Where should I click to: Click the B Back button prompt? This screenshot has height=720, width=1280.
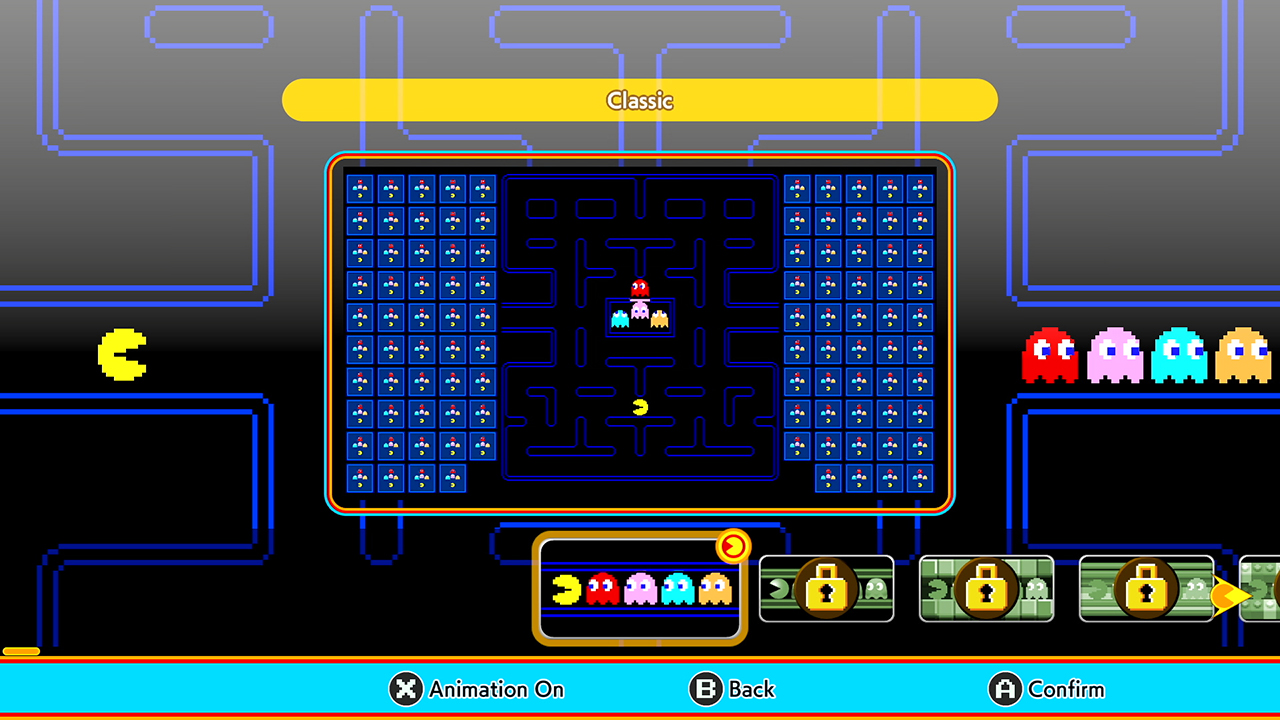tap(733, 690)
